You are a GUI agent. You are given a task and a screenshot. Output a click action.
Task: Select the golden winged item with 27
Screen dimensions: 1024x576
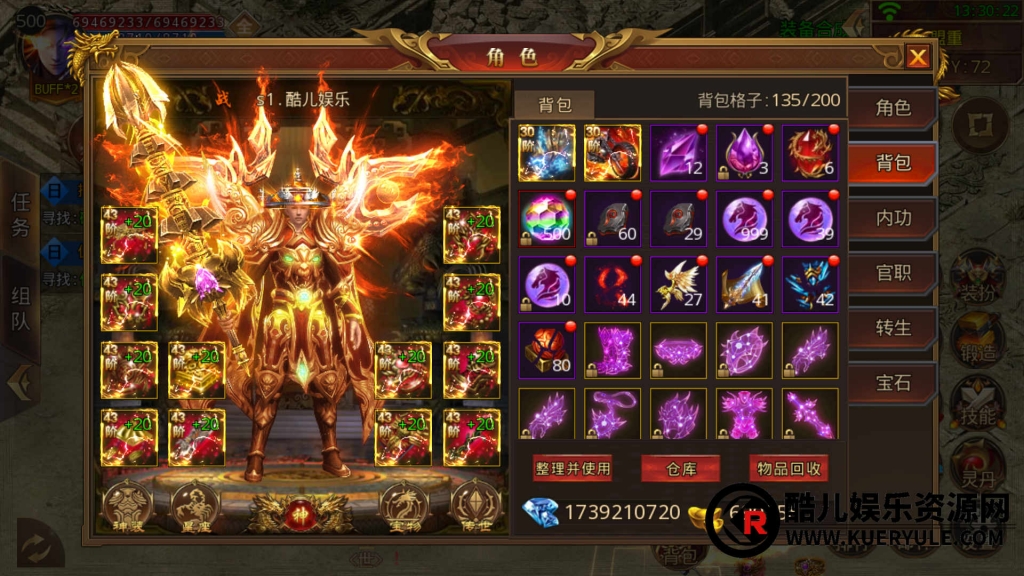(678, 284)
